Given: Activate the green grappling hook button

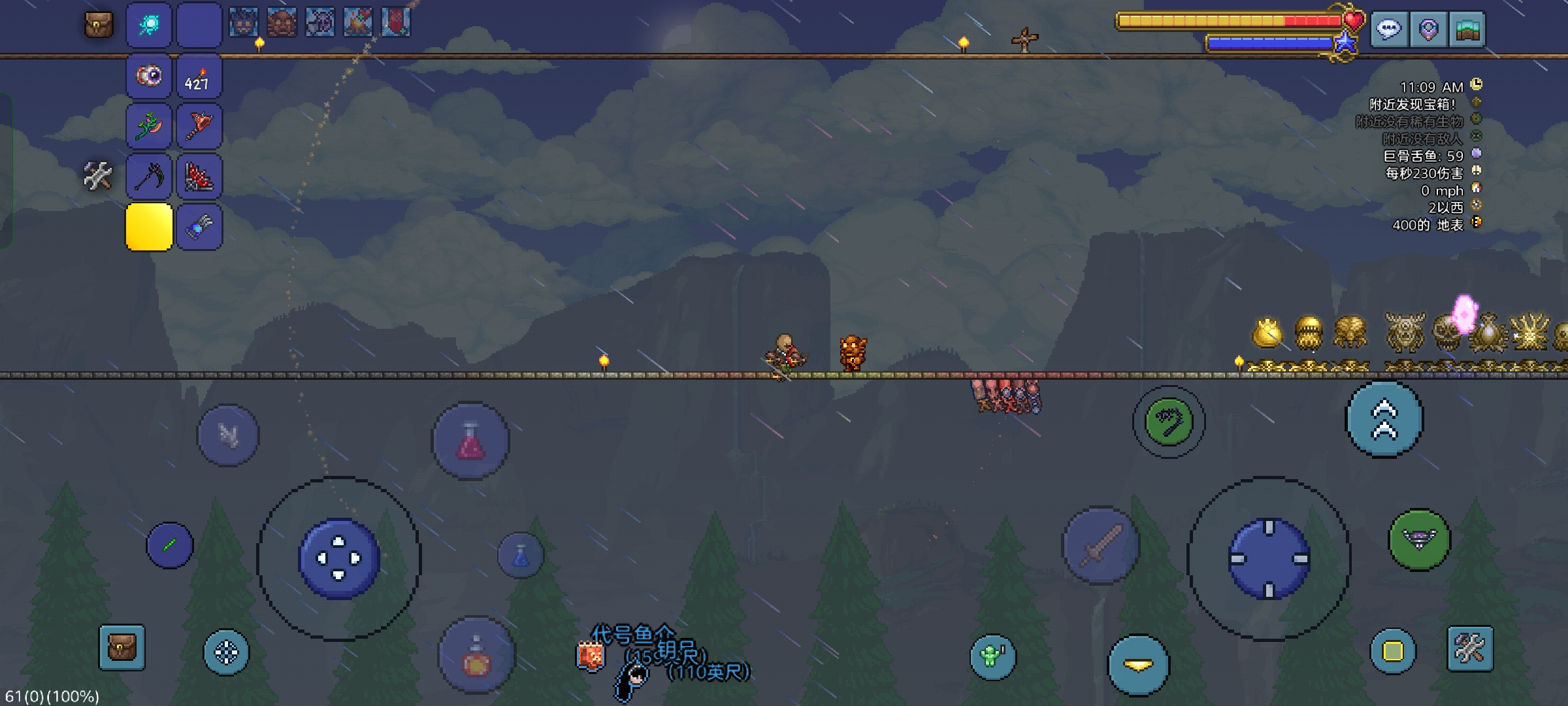Looking at the screenshot, I should (1169, 422).
